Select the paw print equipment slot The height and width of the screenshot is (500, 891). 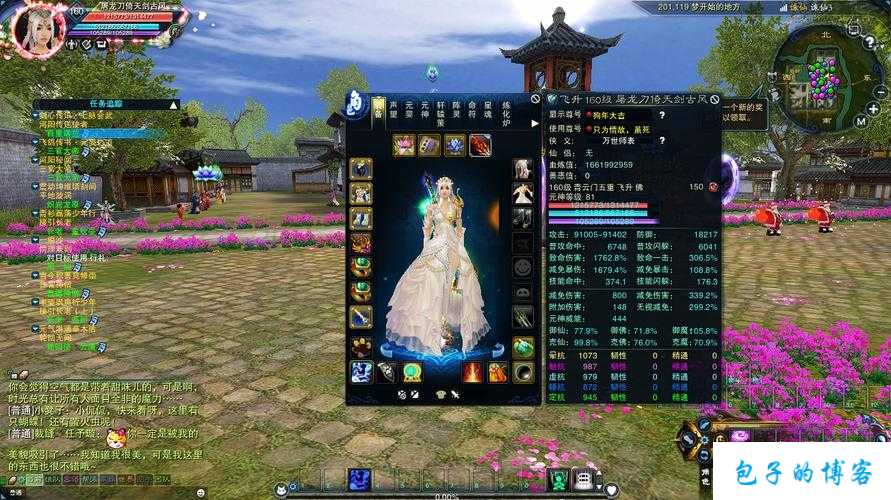click(360, 346)
